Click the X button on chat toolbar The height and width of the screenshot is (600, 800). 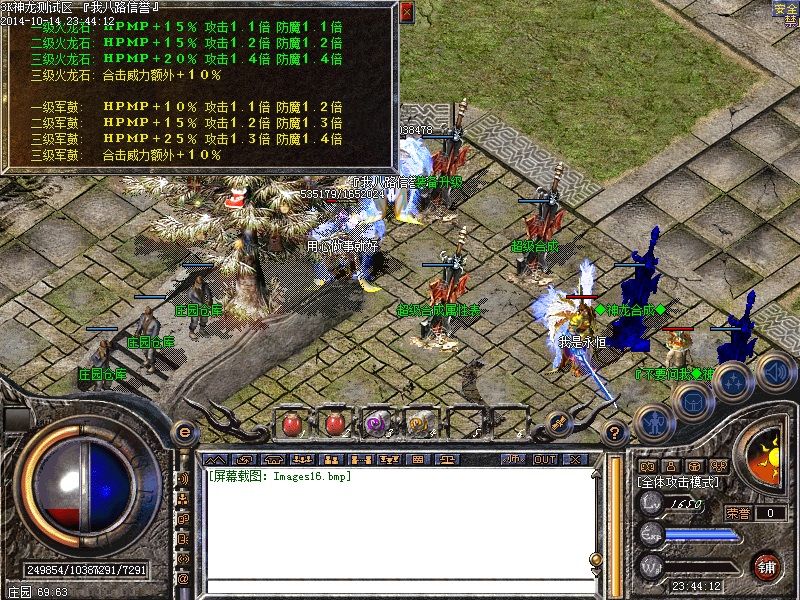pos(574,459)
